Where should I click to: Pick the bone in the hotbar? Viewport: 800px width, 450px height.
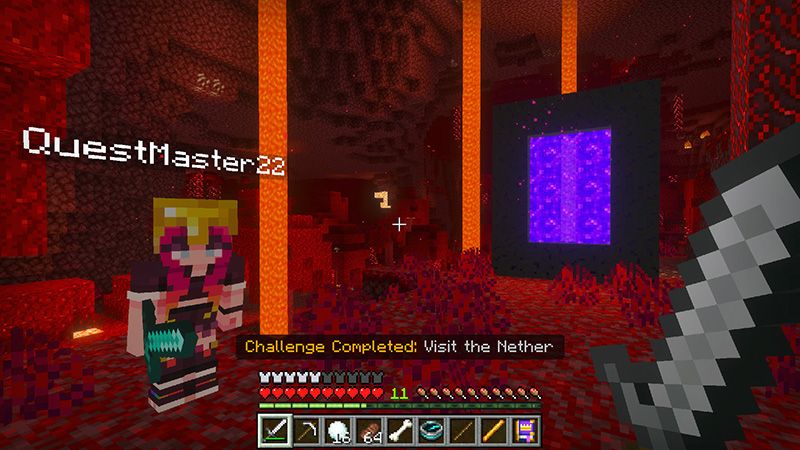click(401, 430)
